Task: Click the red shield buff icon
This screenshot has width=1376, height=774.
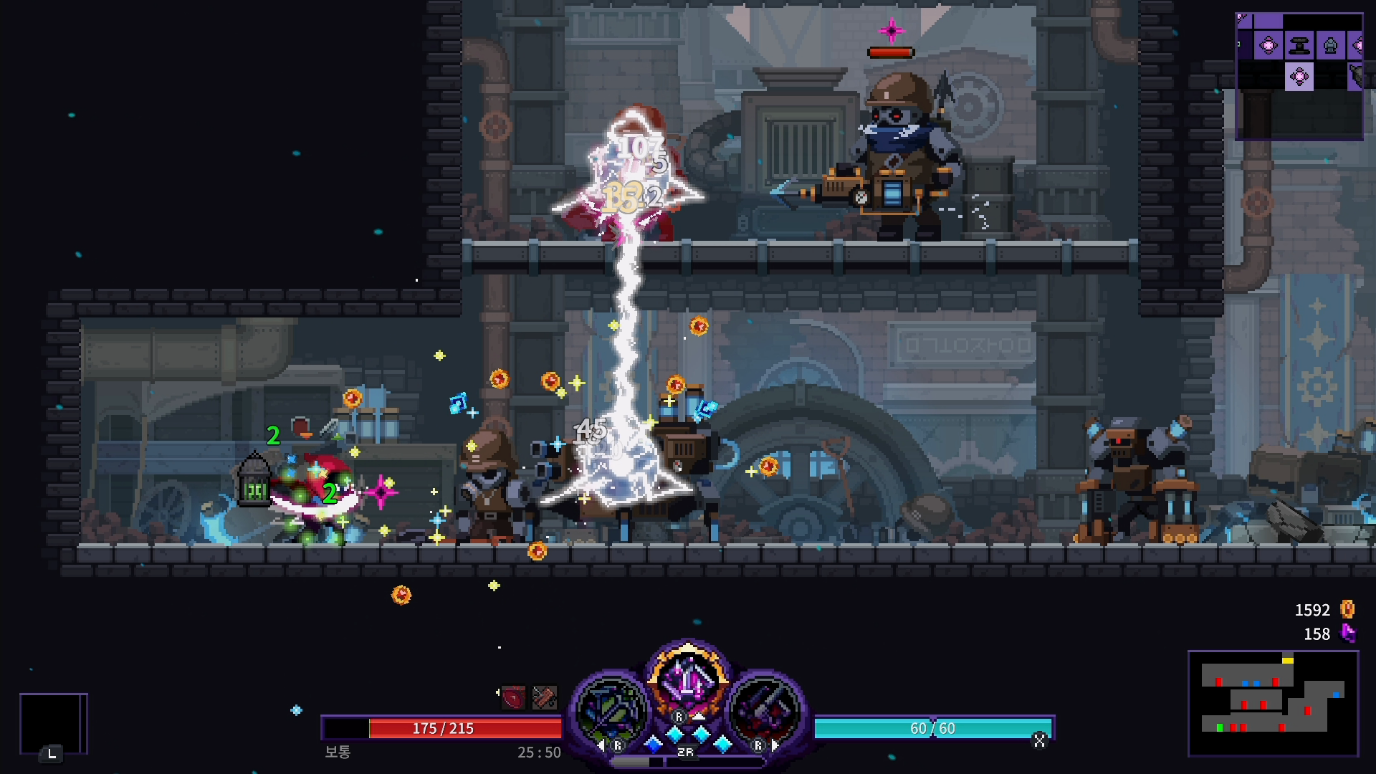Action: (514, 697)
